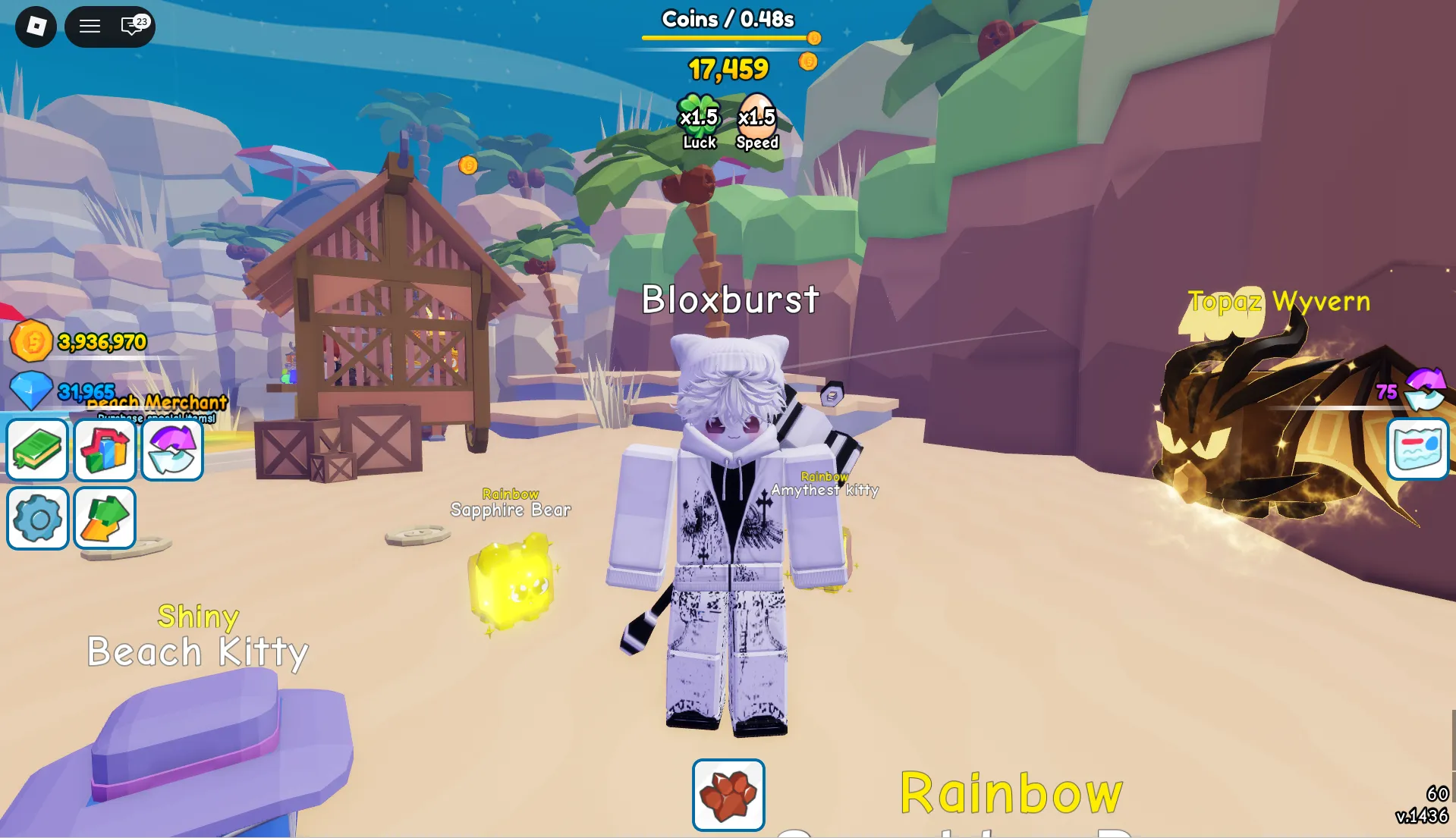Open the Roblox menu hamburger icon
Viewport: 1456px width, 838px height.
[90, 26]
